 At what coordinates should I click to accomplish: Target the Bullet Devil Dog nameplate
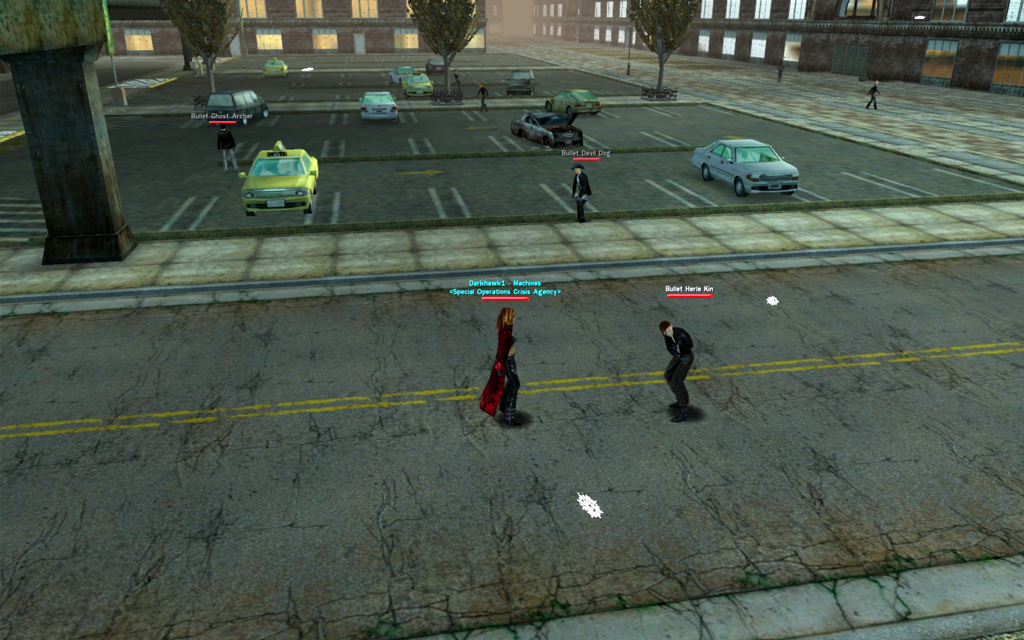pos(586,153)
